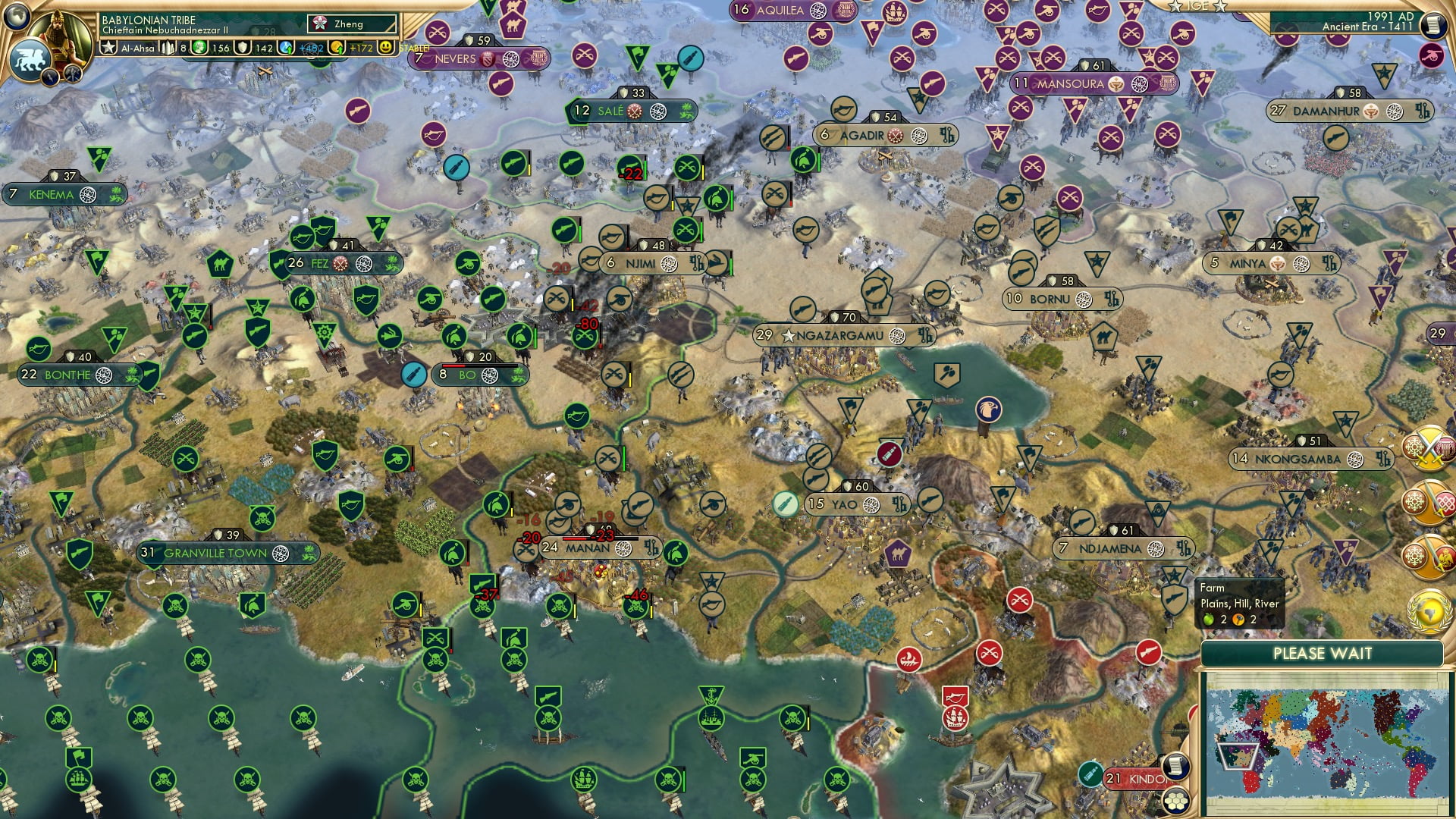This screenshot has width=1456, height=819.
Task: Open the notification log scroll above the minimap
Action: pos(1175,765)
